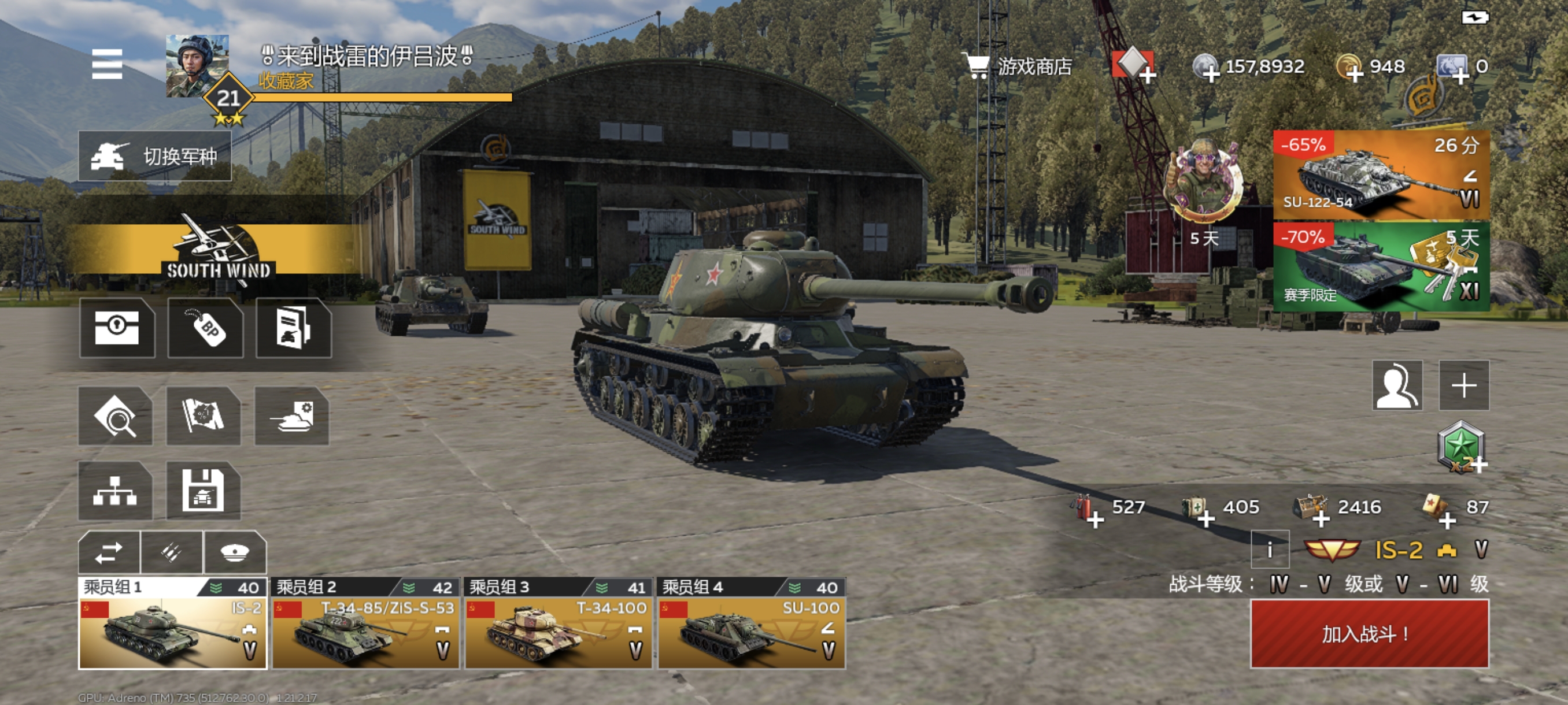Open the South Wind event banner
Screen dimensions: 1568x705
[218, 250]
